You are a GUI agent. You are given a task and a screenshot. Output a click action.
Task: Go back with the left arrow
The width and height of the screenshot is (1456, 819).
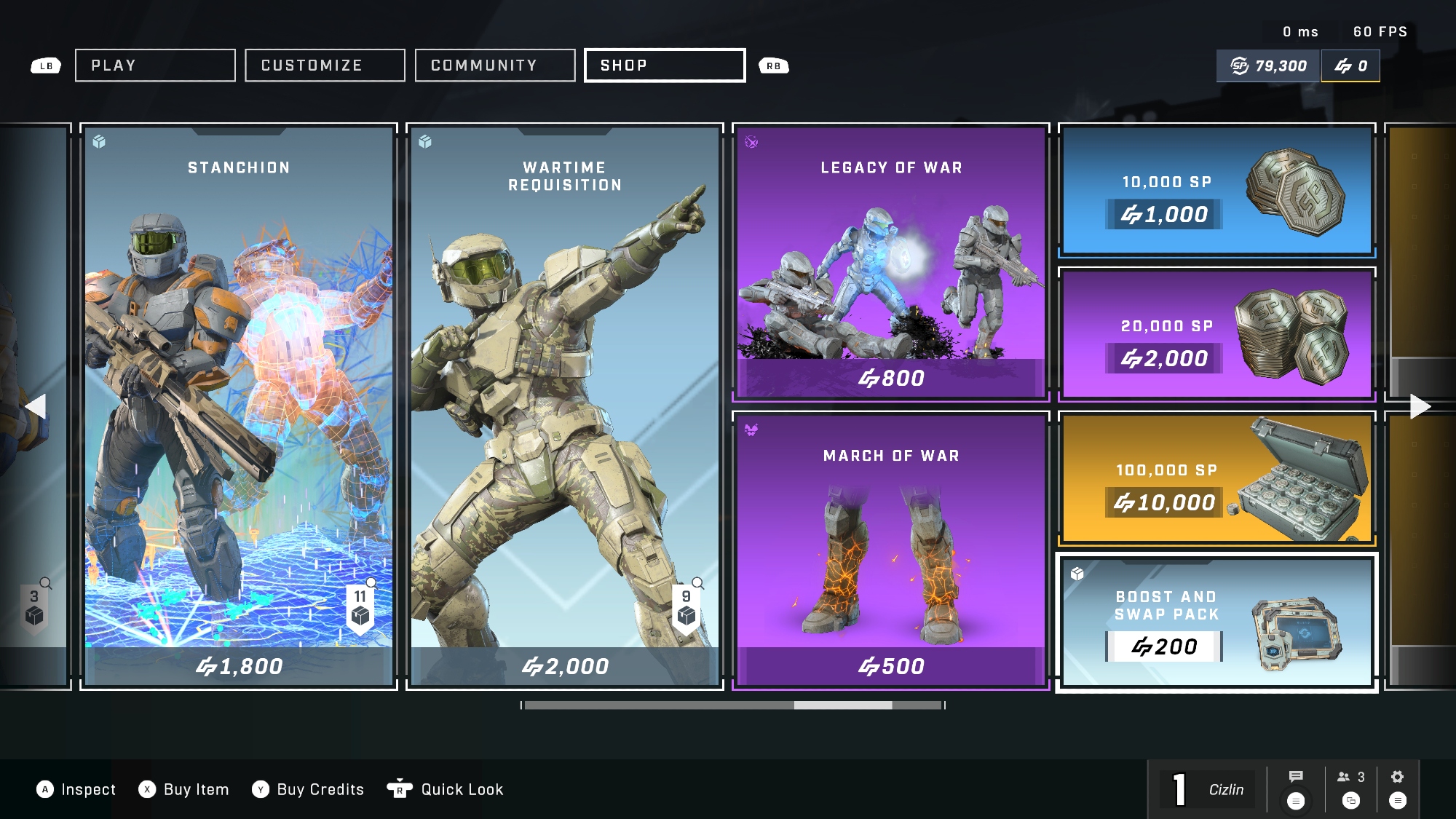pos(36,406)
